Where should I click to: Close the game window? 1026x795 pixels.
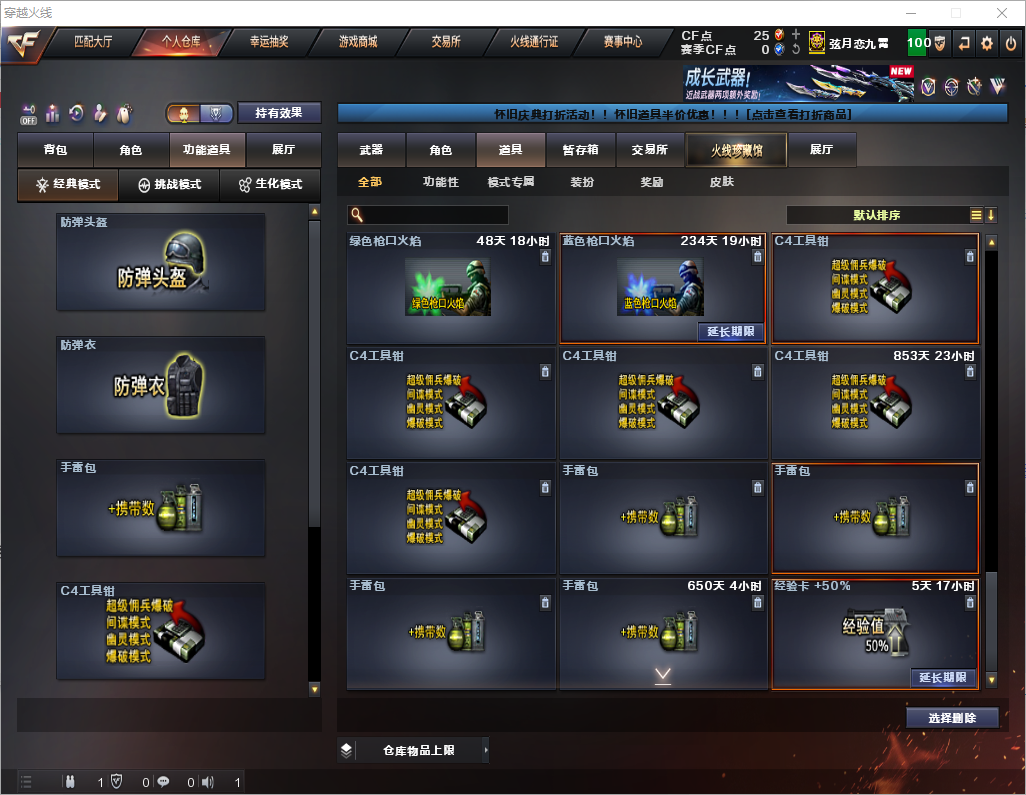pos(1001,13)
